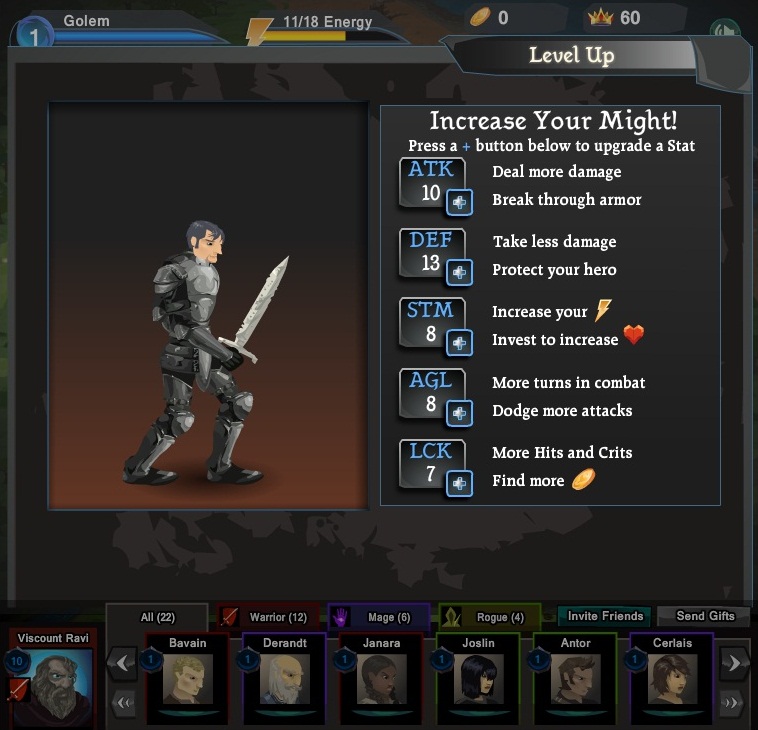Show next friends with right arrow

coord(734,662)
